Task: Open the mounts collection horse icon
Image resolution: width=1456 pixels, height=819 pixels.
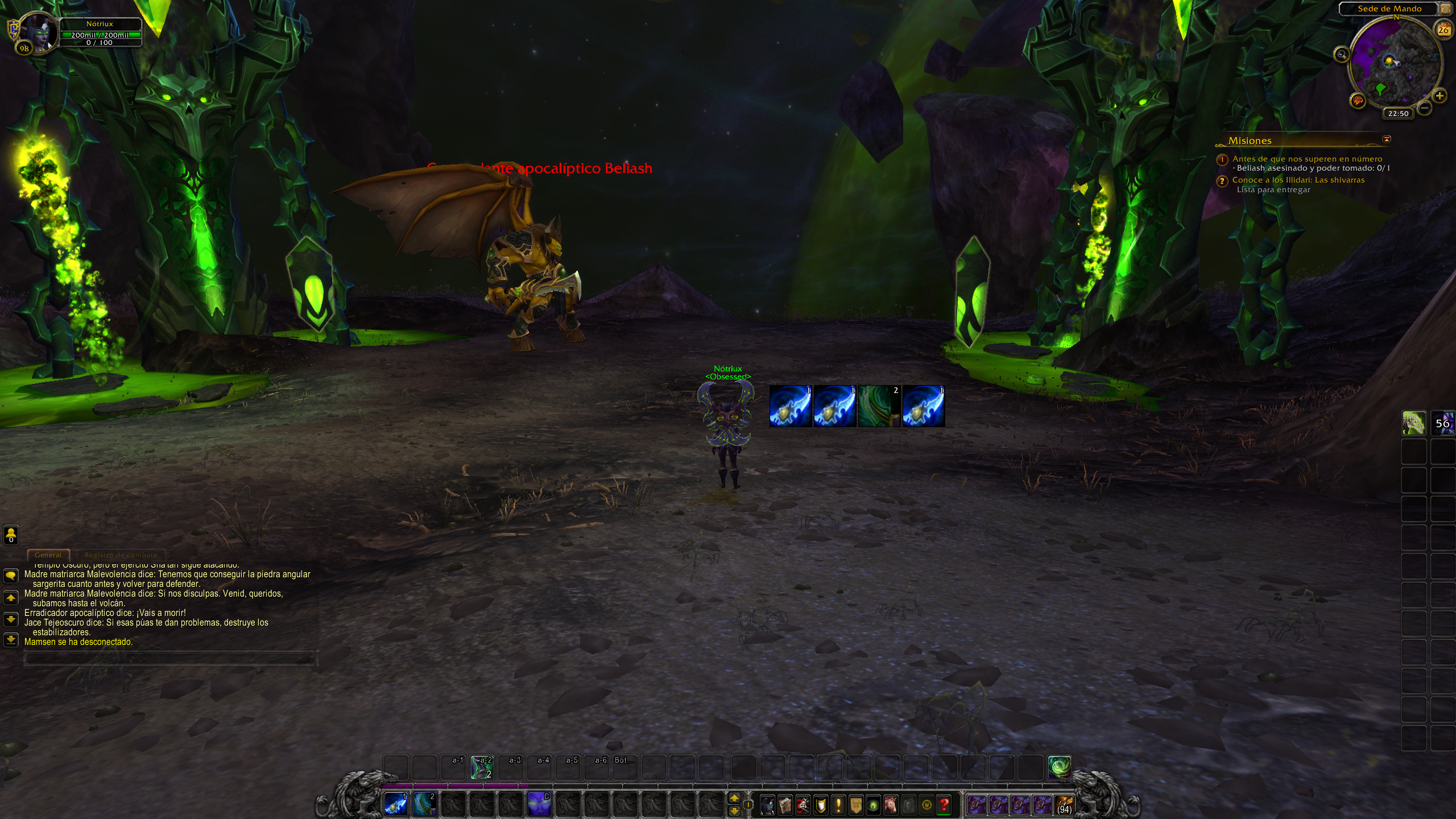Action: [x=891, y=805]
